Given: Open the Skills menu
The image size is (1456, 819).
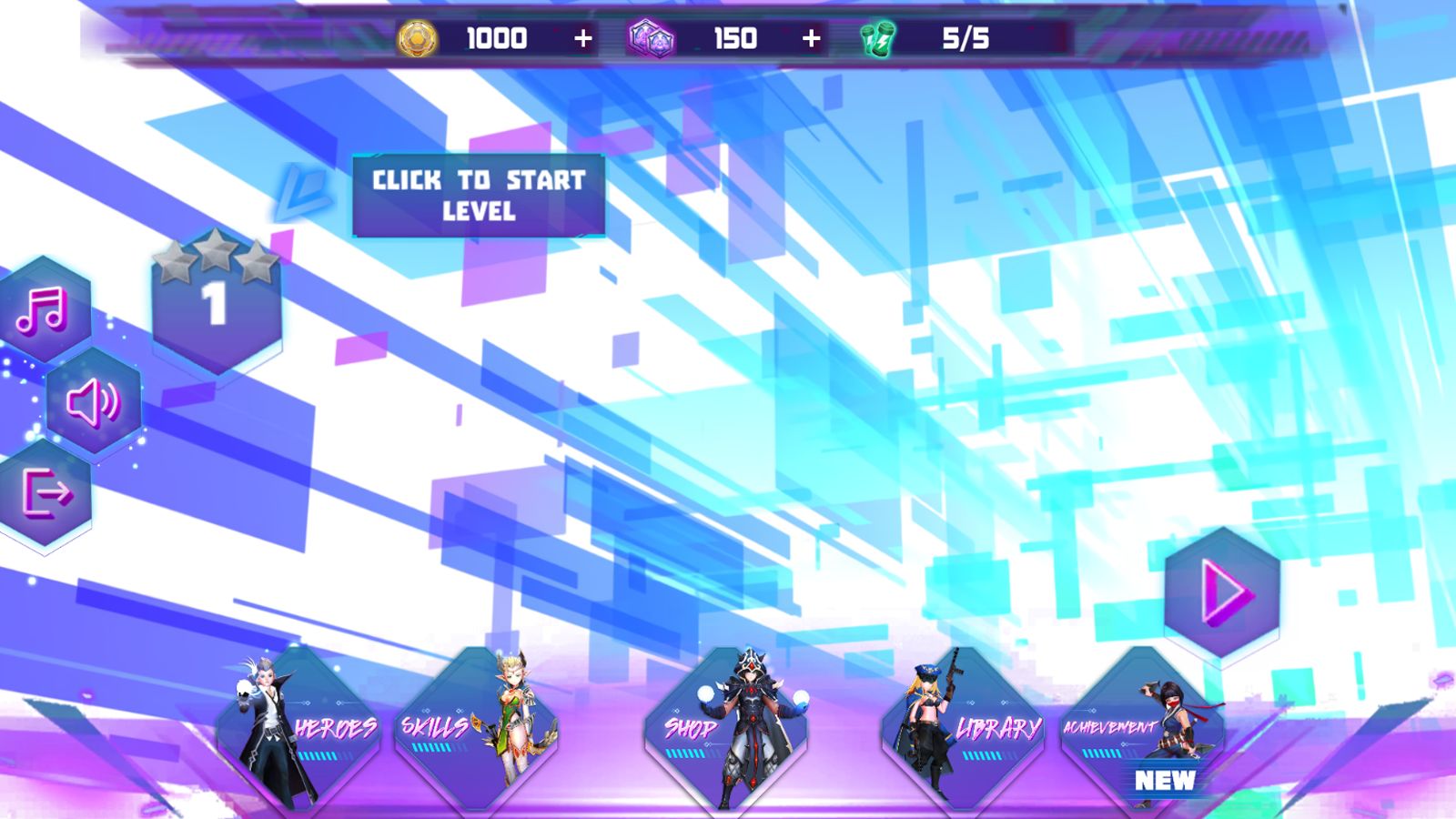Looking at the screenshot, I should 475,730.
